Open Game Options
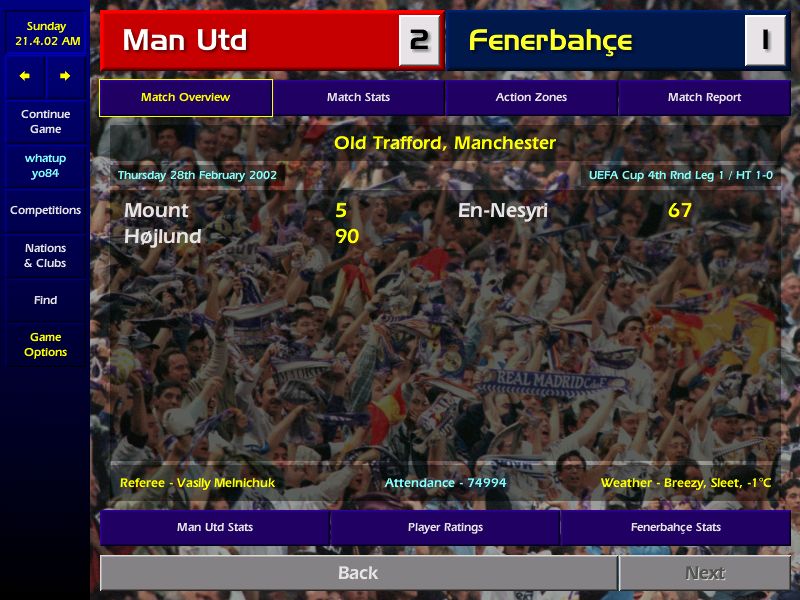Image resolution: width=800 pixels, height=600 pixels. coord(45,345)
